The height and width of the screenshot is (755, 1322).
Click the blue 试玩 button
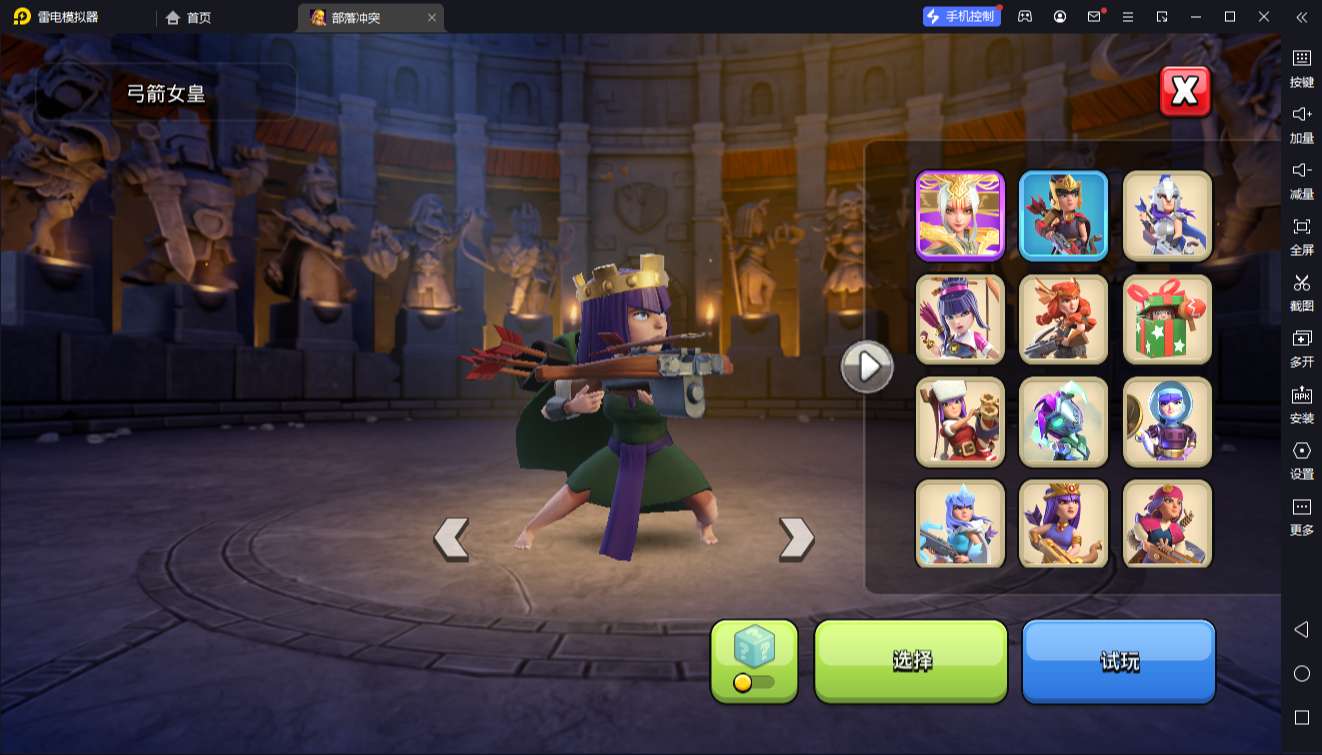pyautogui.click(x=1118, y=660)
